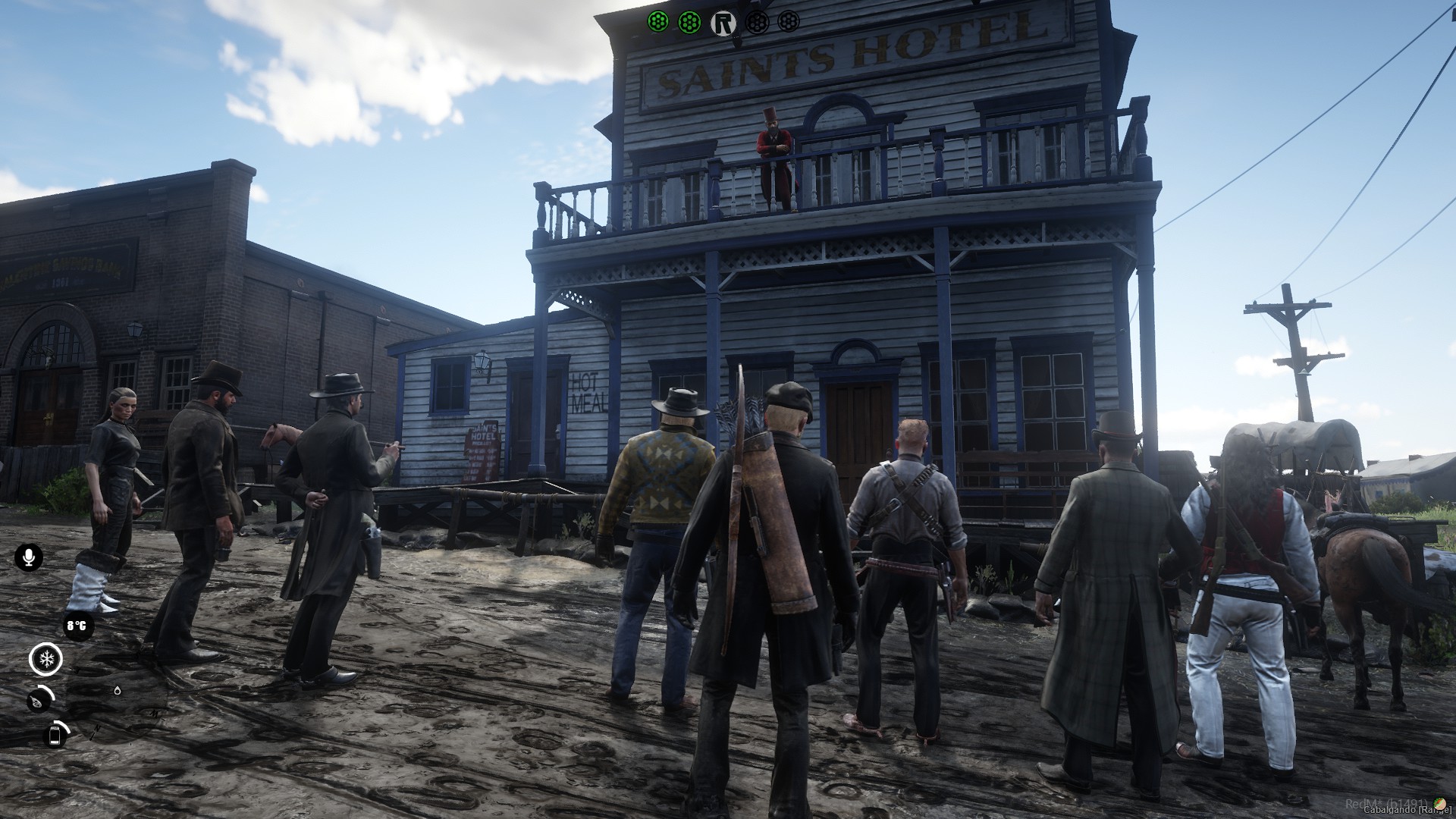The width and height of the screenshot is (1456, 819).
Task: Select the hunger meat status icon
Action: (38, 701)
